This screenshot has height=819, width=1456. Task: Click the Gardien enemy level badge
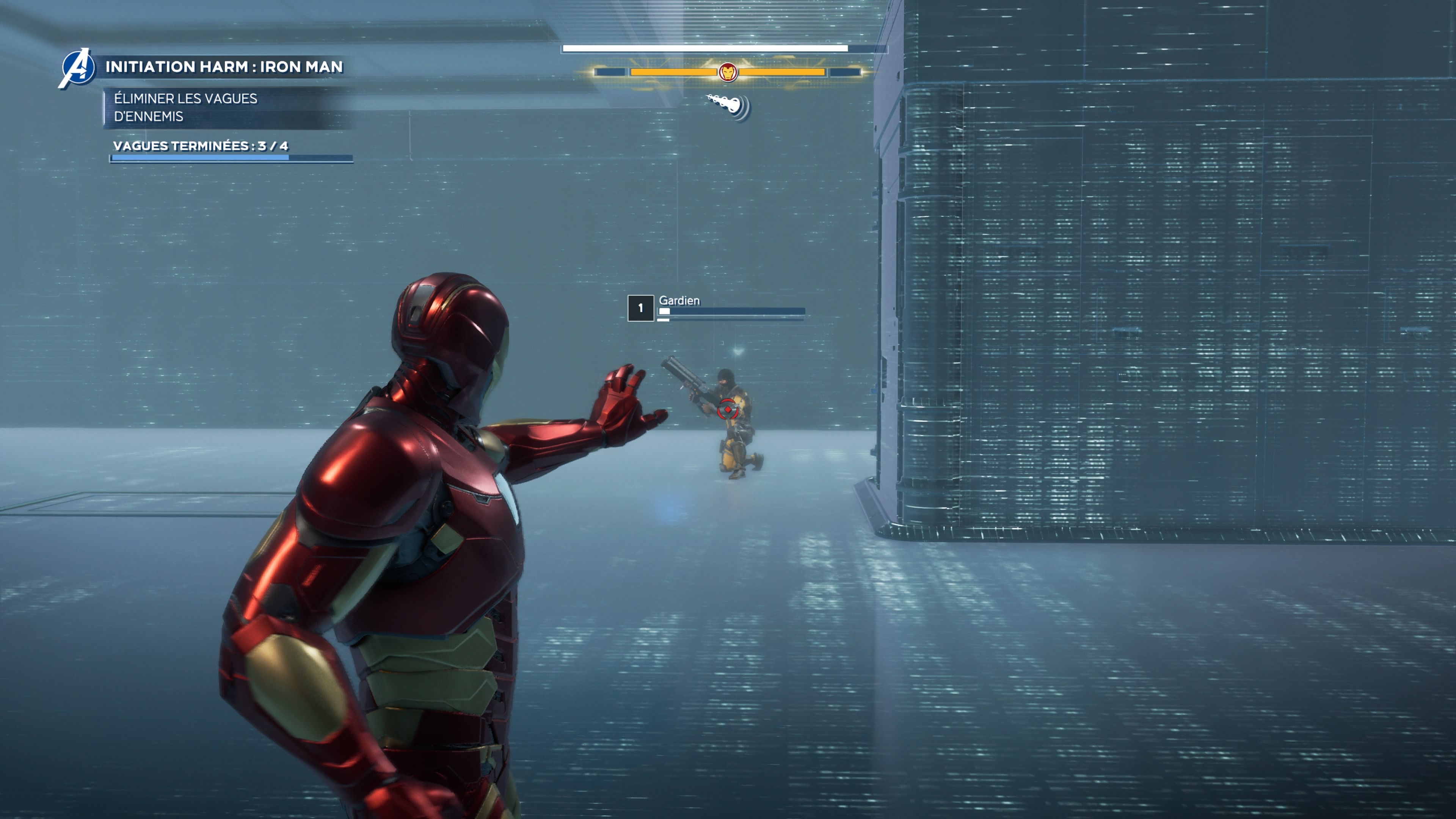(x=640, y=308)
